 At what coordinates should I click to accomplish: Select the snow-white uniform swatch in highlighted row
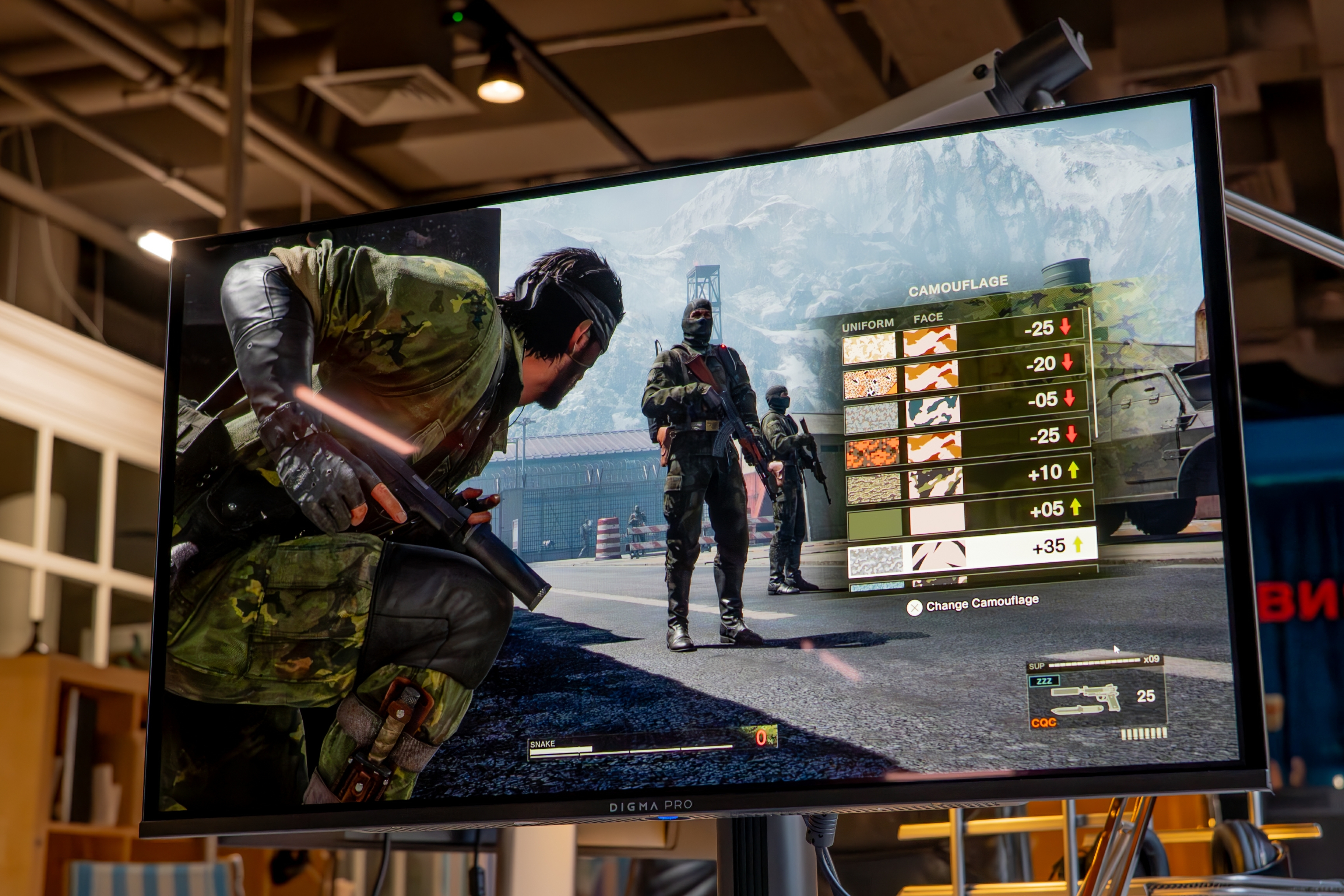click(876, 560)
